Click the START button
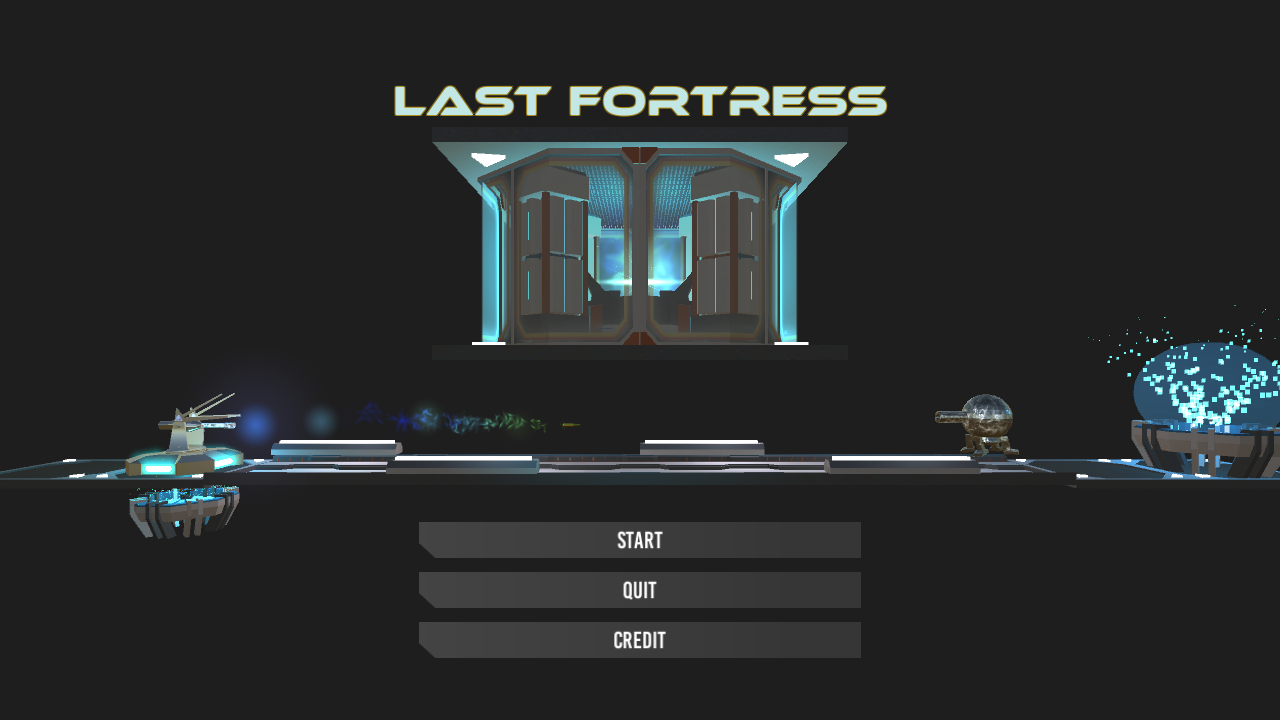The height and width of the screenshot is (720, 1280). pos(639,540)
